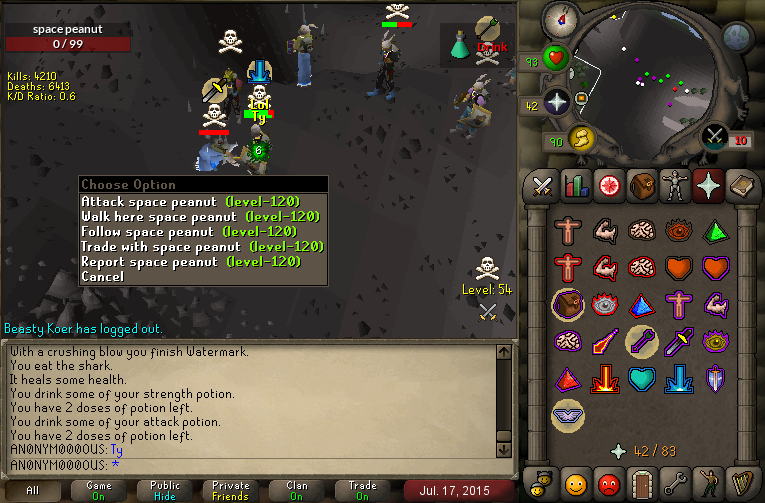
Task: Toggle the Protect Item prayer
Action: [x=567, y=305]
